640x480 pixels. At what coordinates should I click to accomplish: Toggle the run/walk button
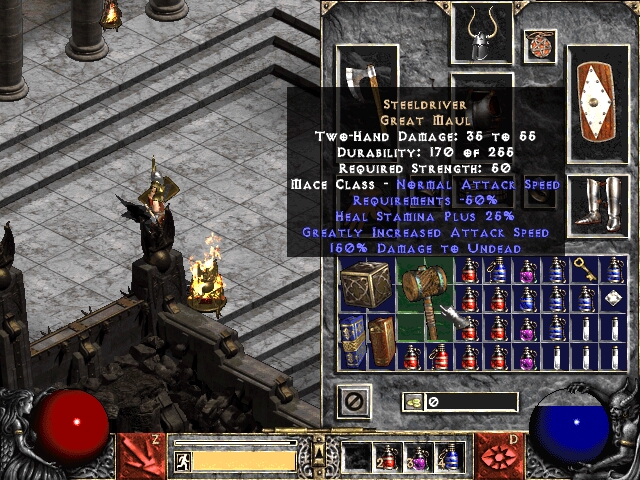tap(183, 461)
